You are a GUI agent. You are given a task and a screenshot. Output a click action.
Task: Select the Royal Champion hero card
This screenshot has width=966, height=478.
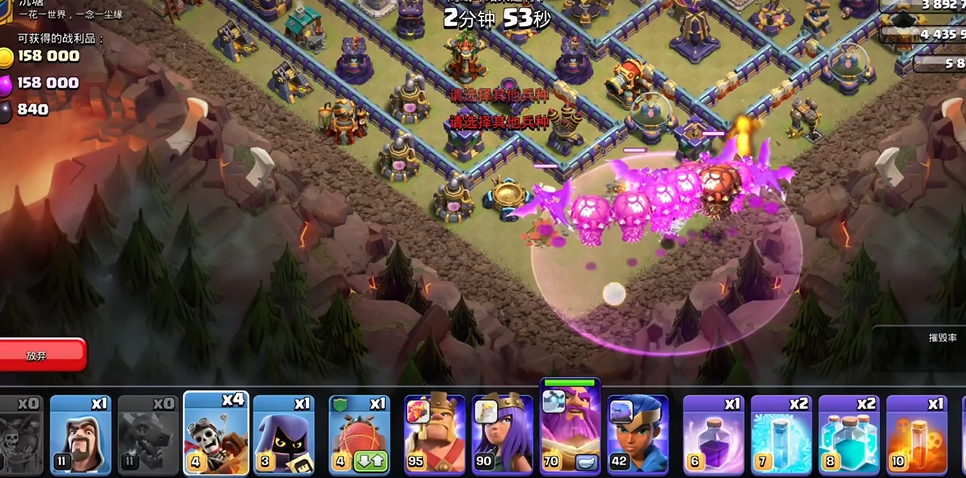click(637, 433)
